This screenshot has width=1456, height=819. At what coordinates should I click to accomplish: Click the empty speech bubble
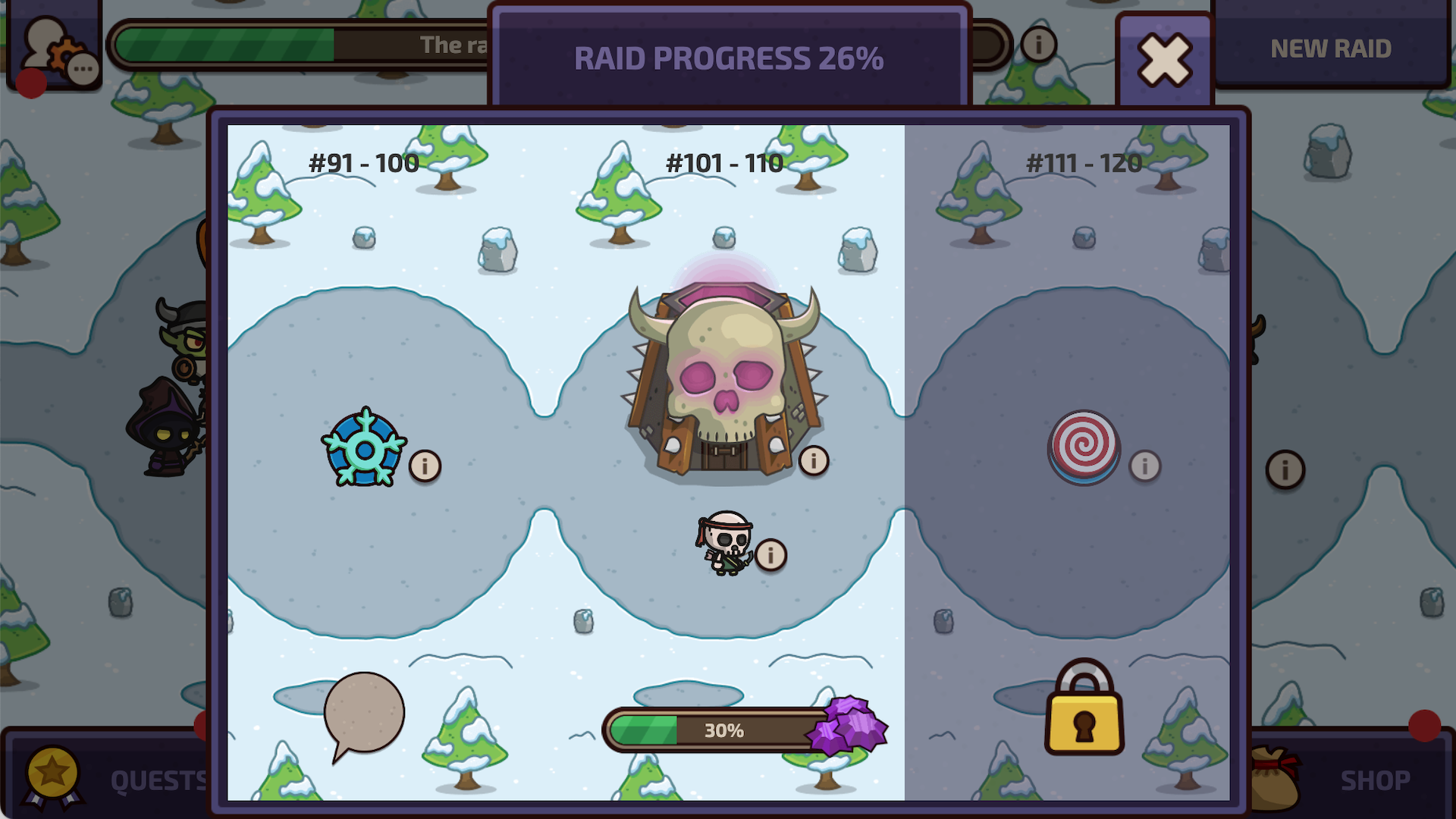coord(364,711)
